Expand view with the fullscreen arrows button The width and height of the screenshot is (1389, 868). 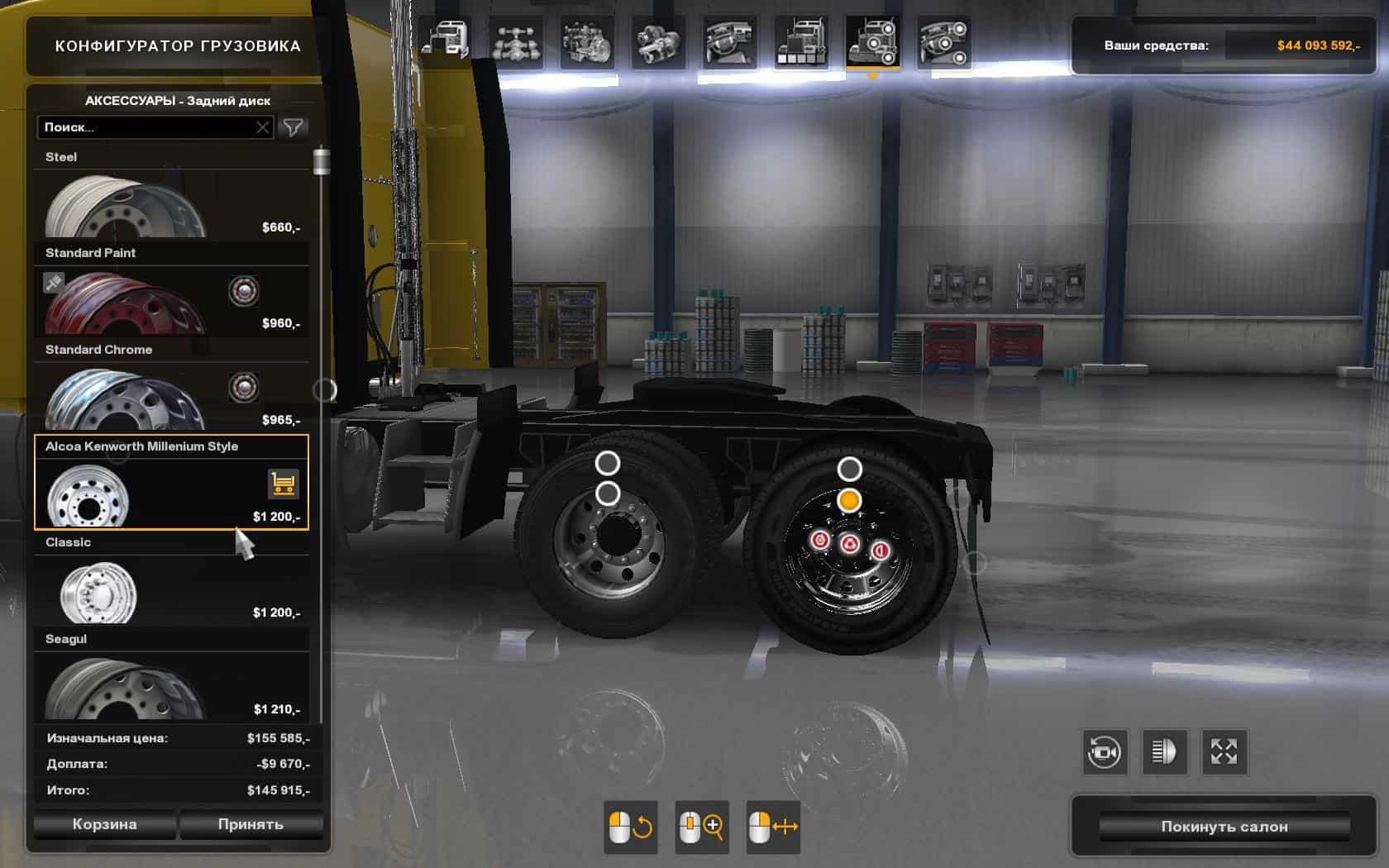(1224, 752)
